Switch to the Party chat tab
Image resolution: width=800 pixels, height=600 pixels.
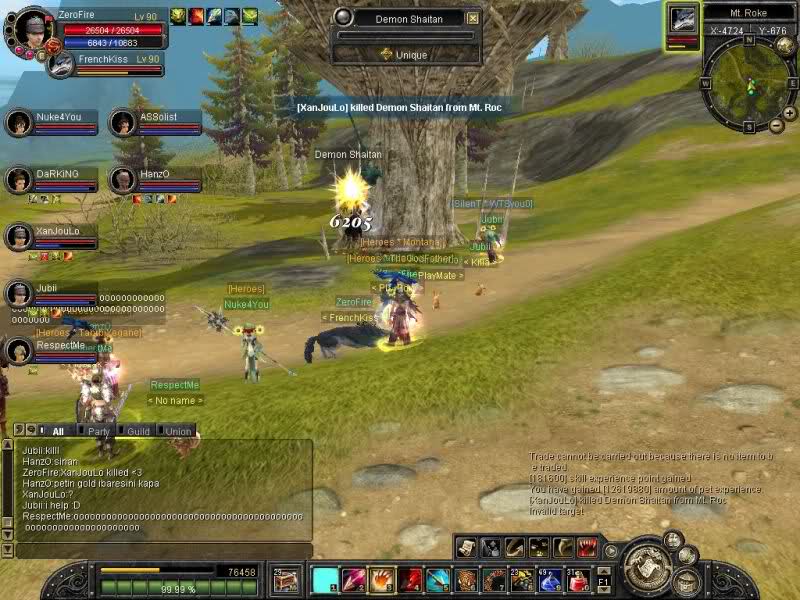point(99,431)
